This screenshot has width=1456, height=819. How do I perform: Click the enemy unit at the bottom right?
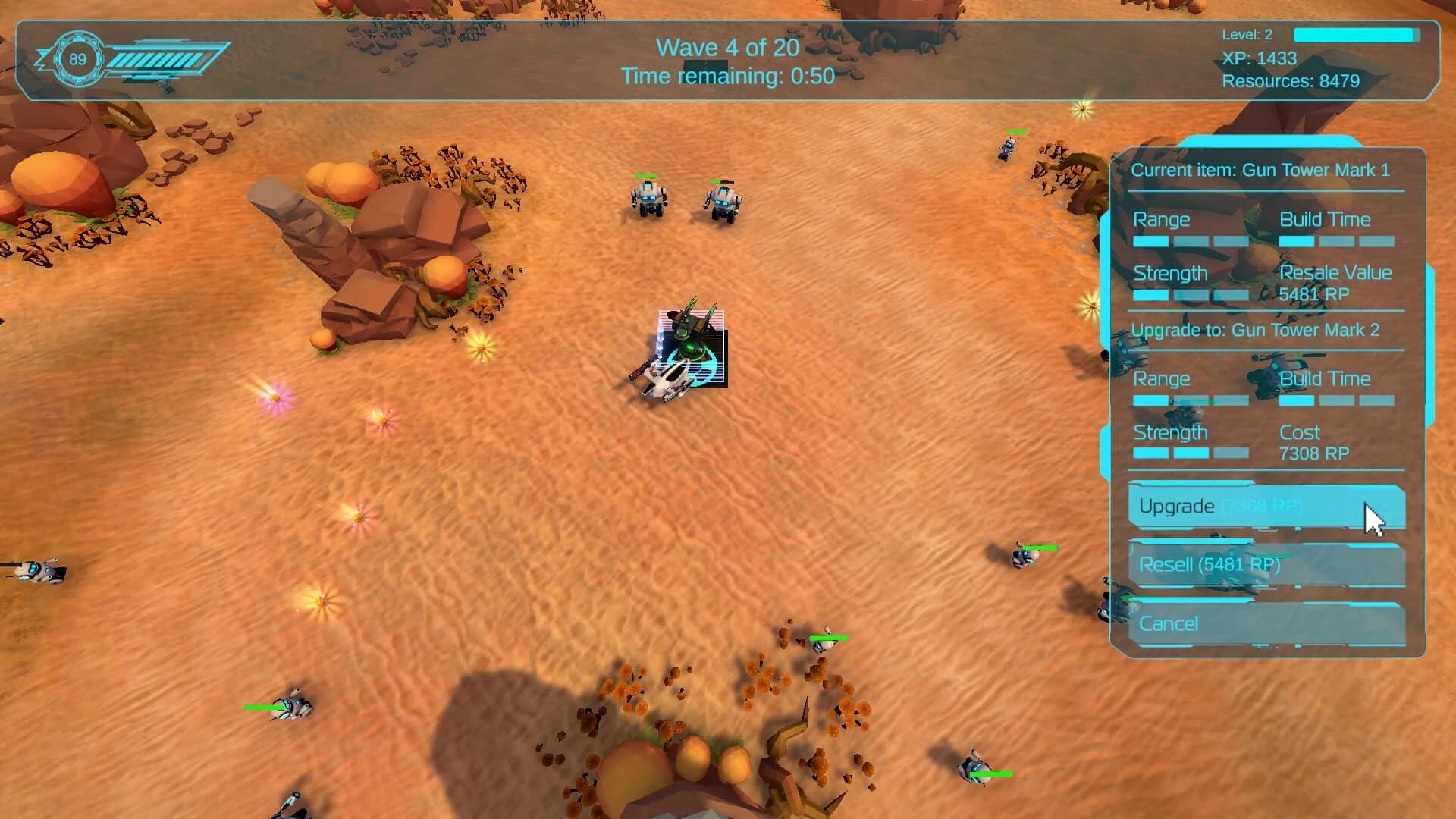977,767
